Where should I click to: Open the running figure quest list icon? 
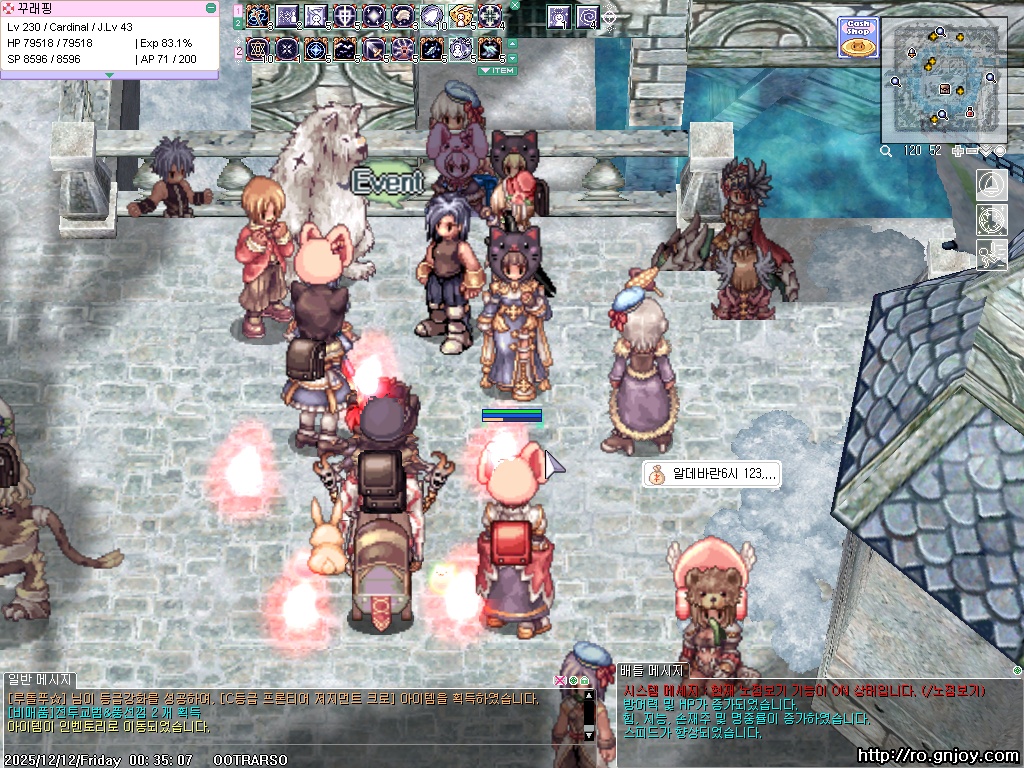992,254
